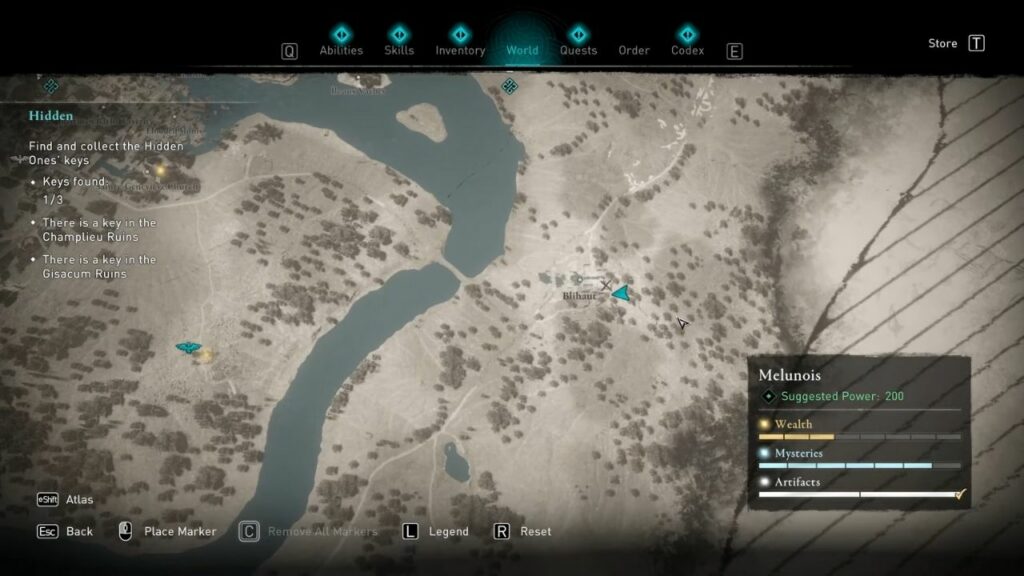The image size is (1024, 576).
Task: Show the World map tab
Action: click(522, 50)
